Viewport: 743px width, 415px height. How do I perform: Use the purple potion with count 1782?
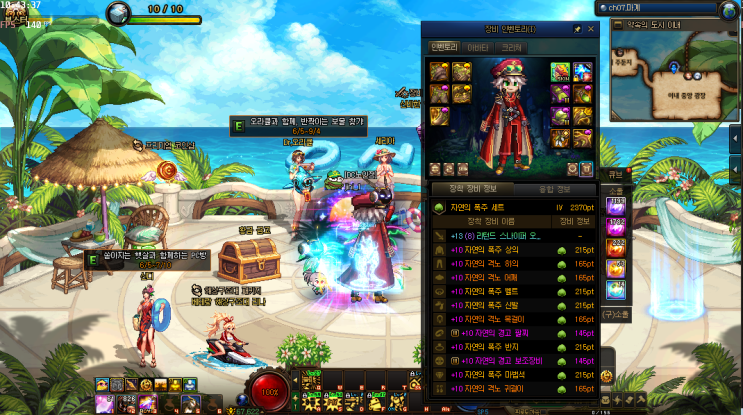(616, 226)
